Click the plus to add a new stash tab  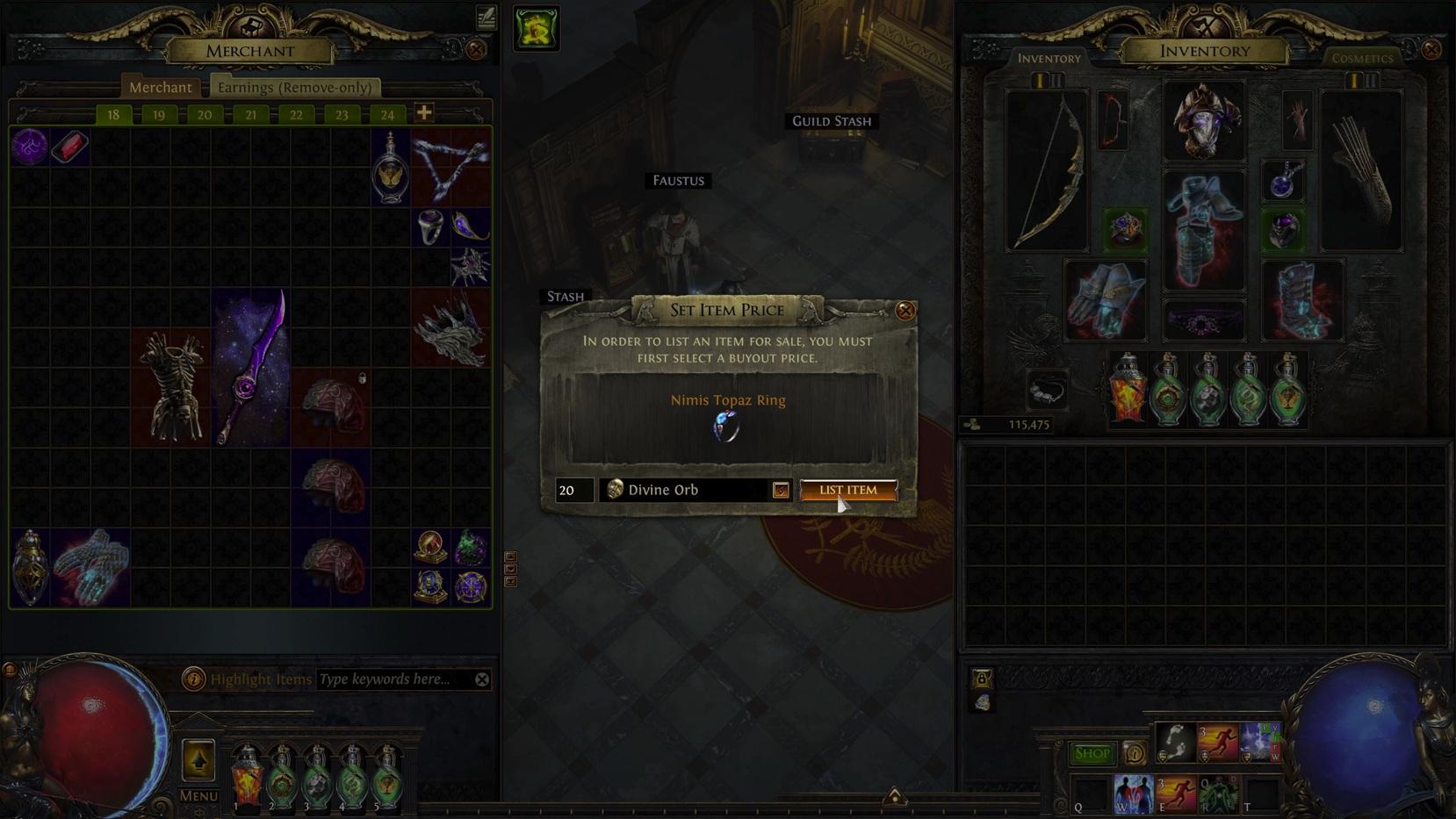424,112
